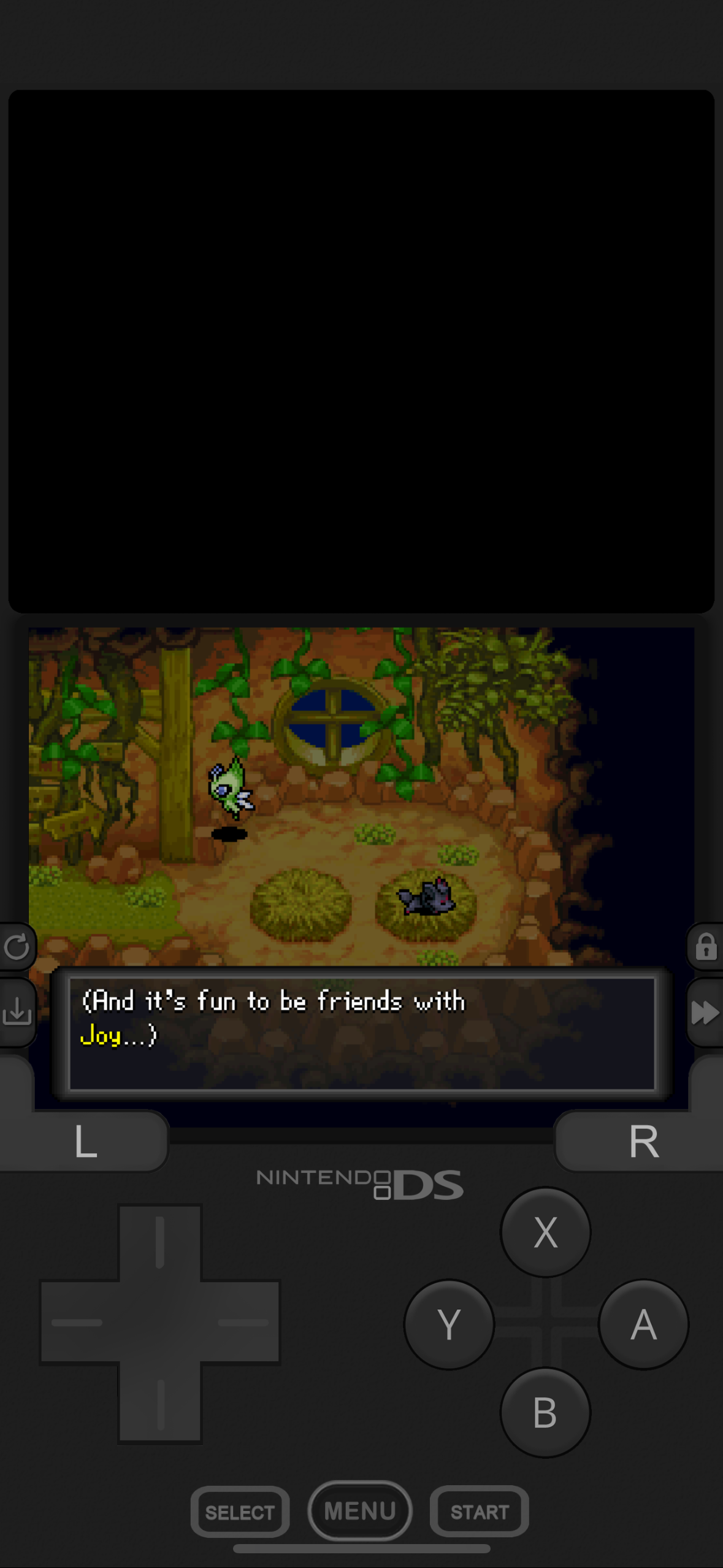Tap the SELECT button
723x1568 pixels.
pyautogui.click(x=240, y=1512)
